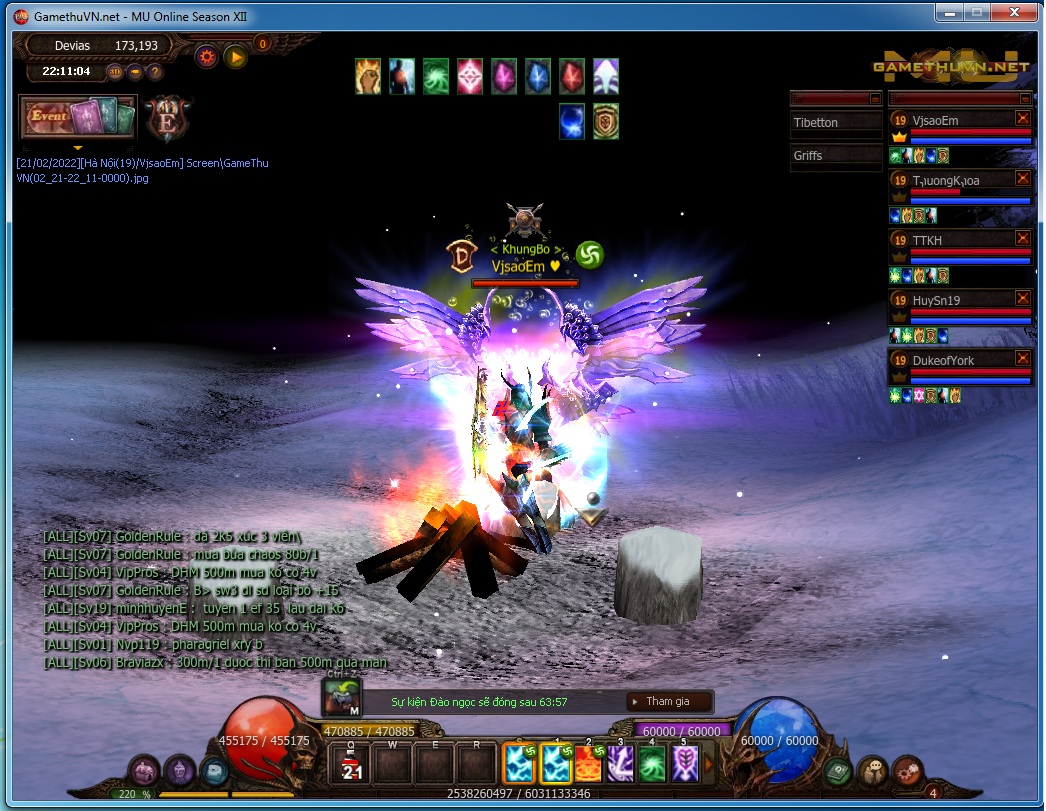
Task: Click the "Tham gia" event join button
Action: pyautogui.click(x=668, y=702)
